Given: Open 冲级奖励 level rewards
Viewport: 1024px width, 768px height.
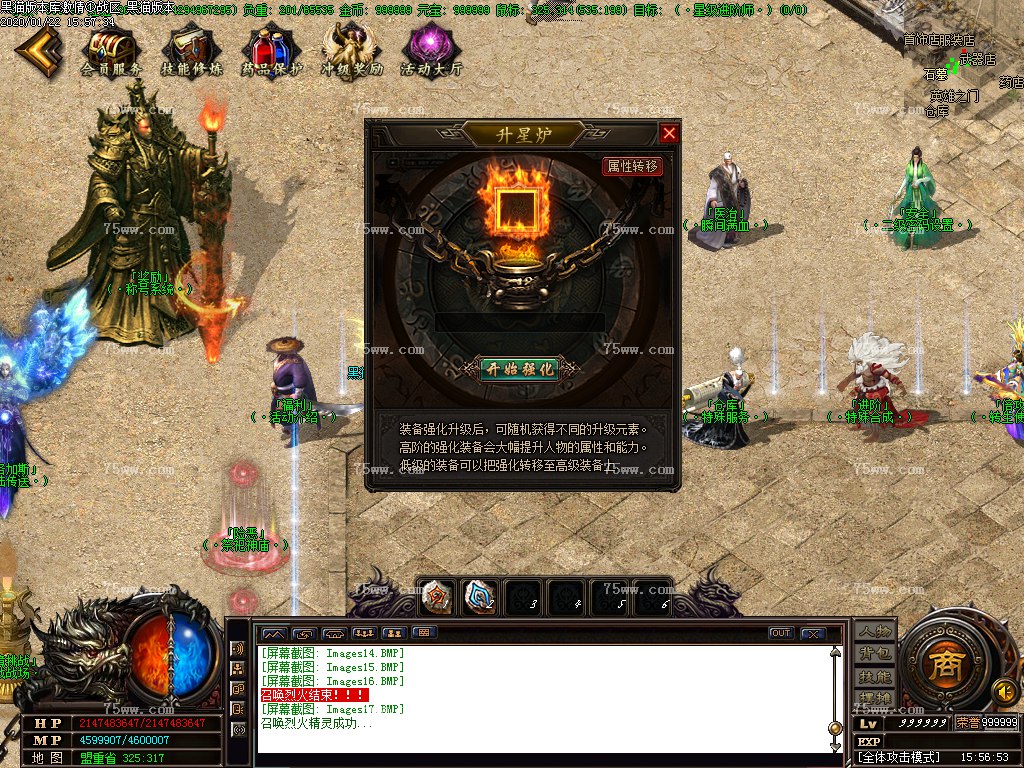Looking at the screenshot, I should tap(352, 50).
